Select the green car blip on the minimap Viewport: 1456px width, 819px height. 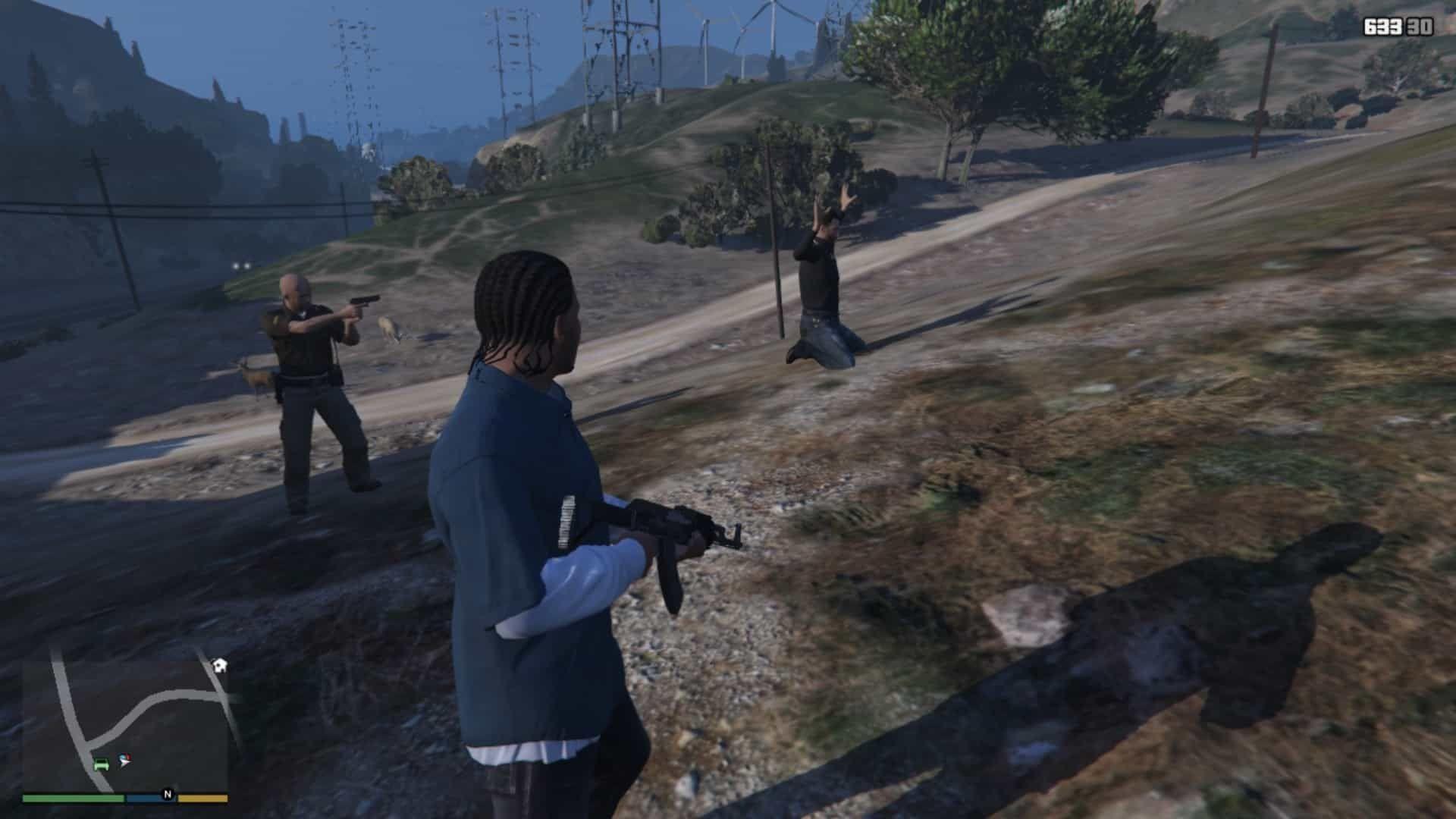pos(102,763)
